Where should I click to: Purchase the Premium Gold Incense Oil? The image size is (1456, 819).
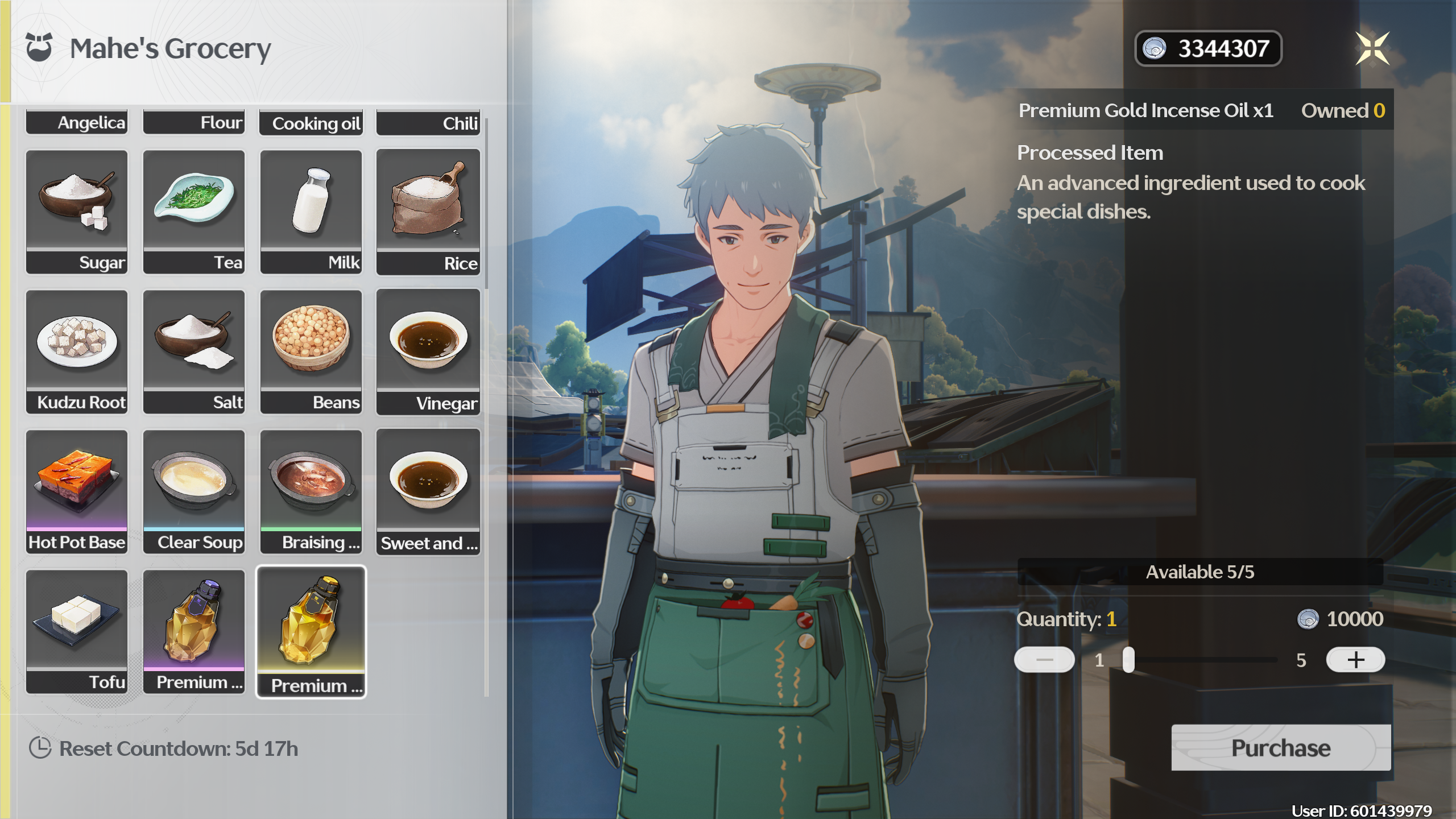(x=1281, y=747)
